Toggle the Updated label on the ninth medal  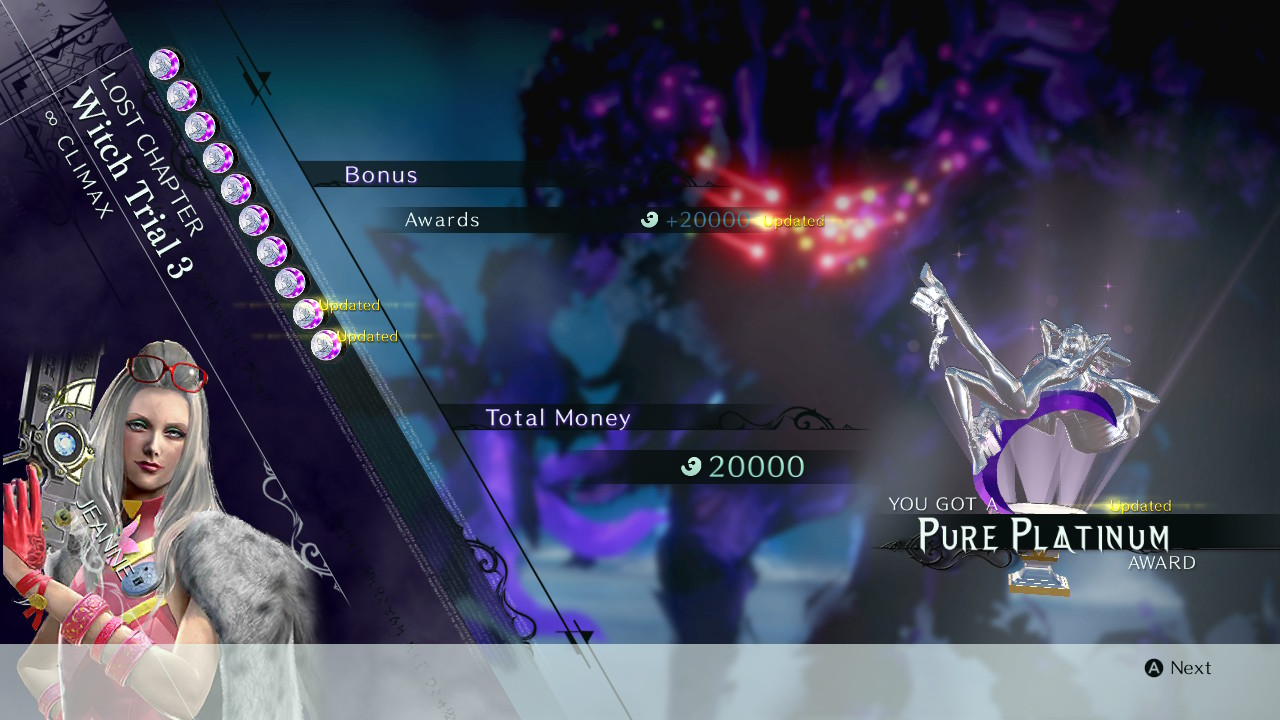coord(348,305)
